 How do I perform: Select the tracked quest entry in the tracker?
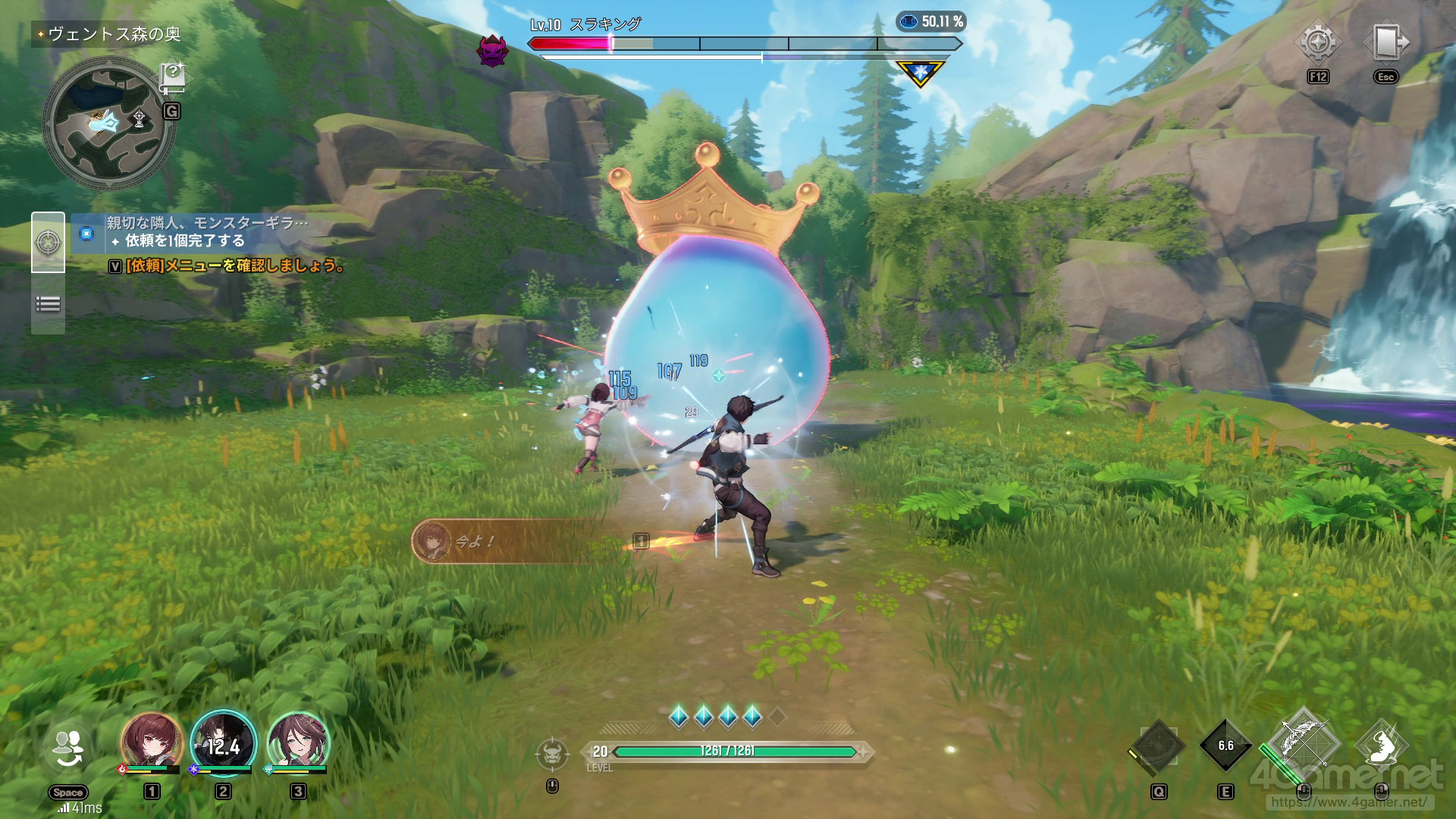pos(205,232)
